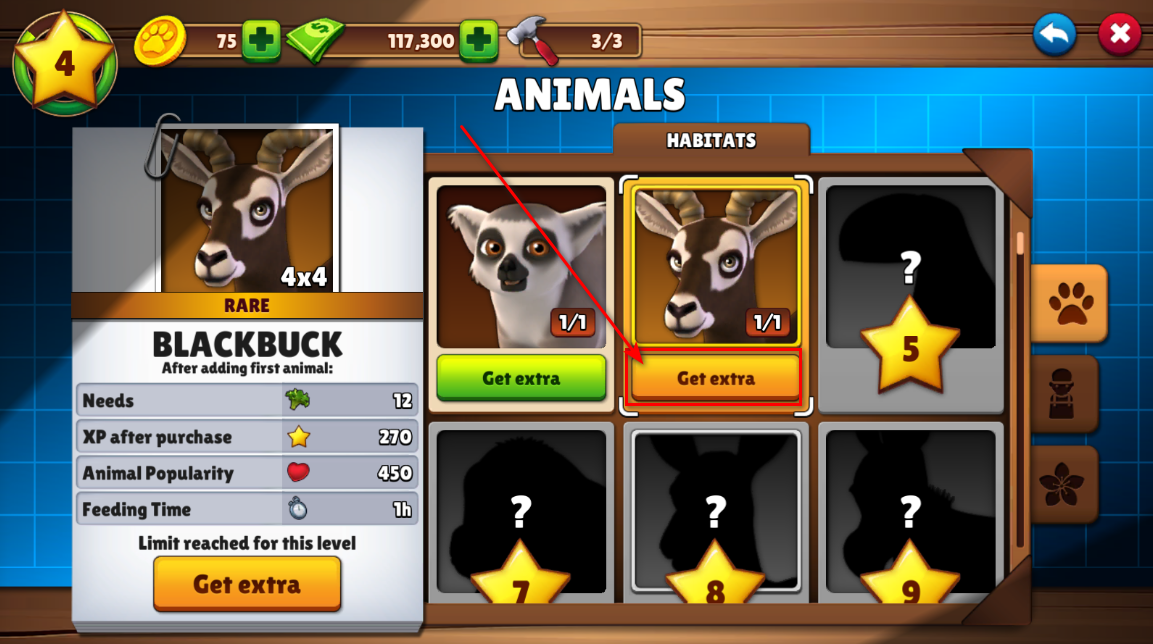This screenshot has width=1153, height=644.
Task: Select the Blackbuck animal card
Action: 716,265
